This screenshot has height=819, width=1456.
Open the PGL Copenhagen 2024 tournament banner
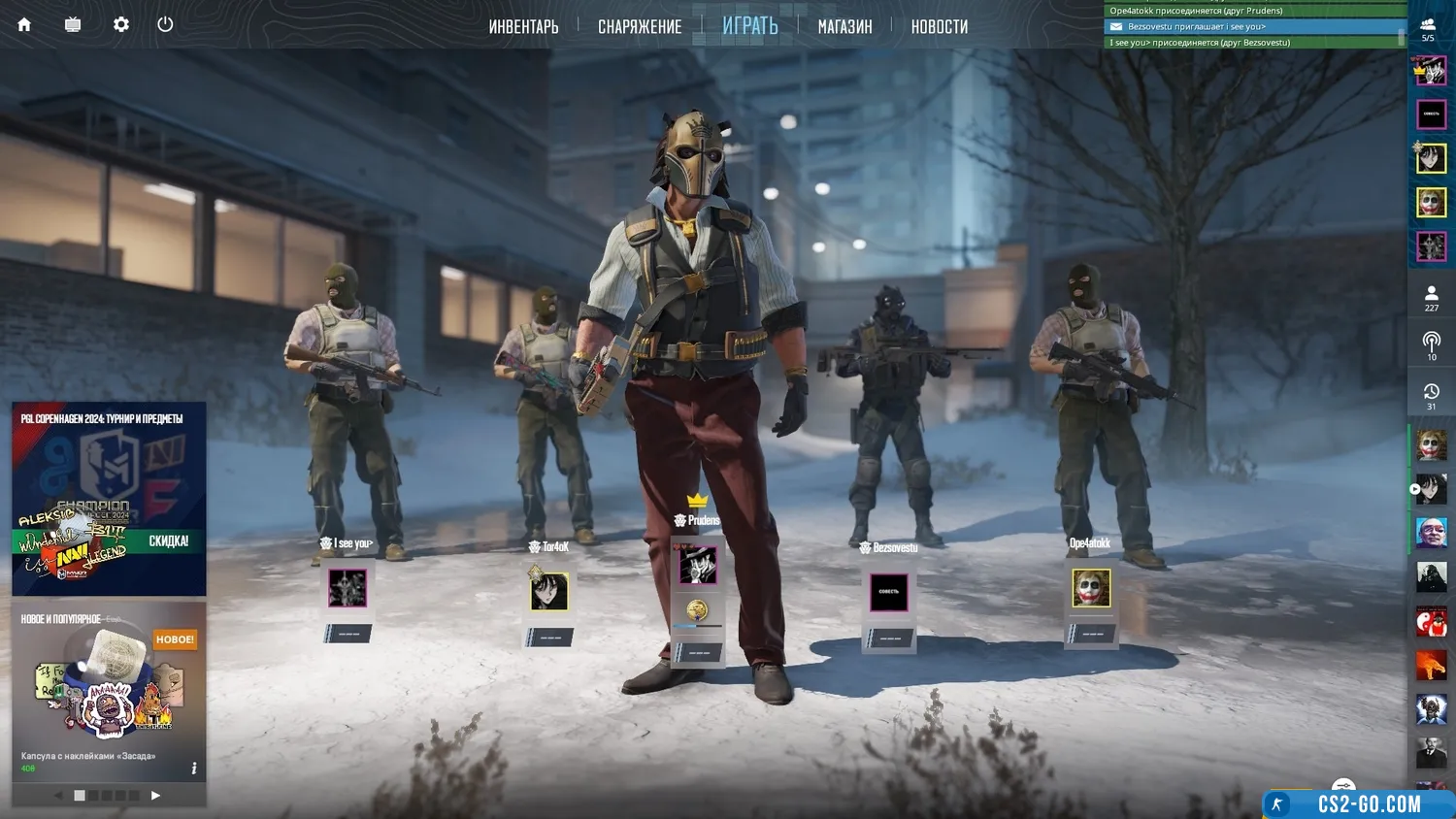point(109,498)
